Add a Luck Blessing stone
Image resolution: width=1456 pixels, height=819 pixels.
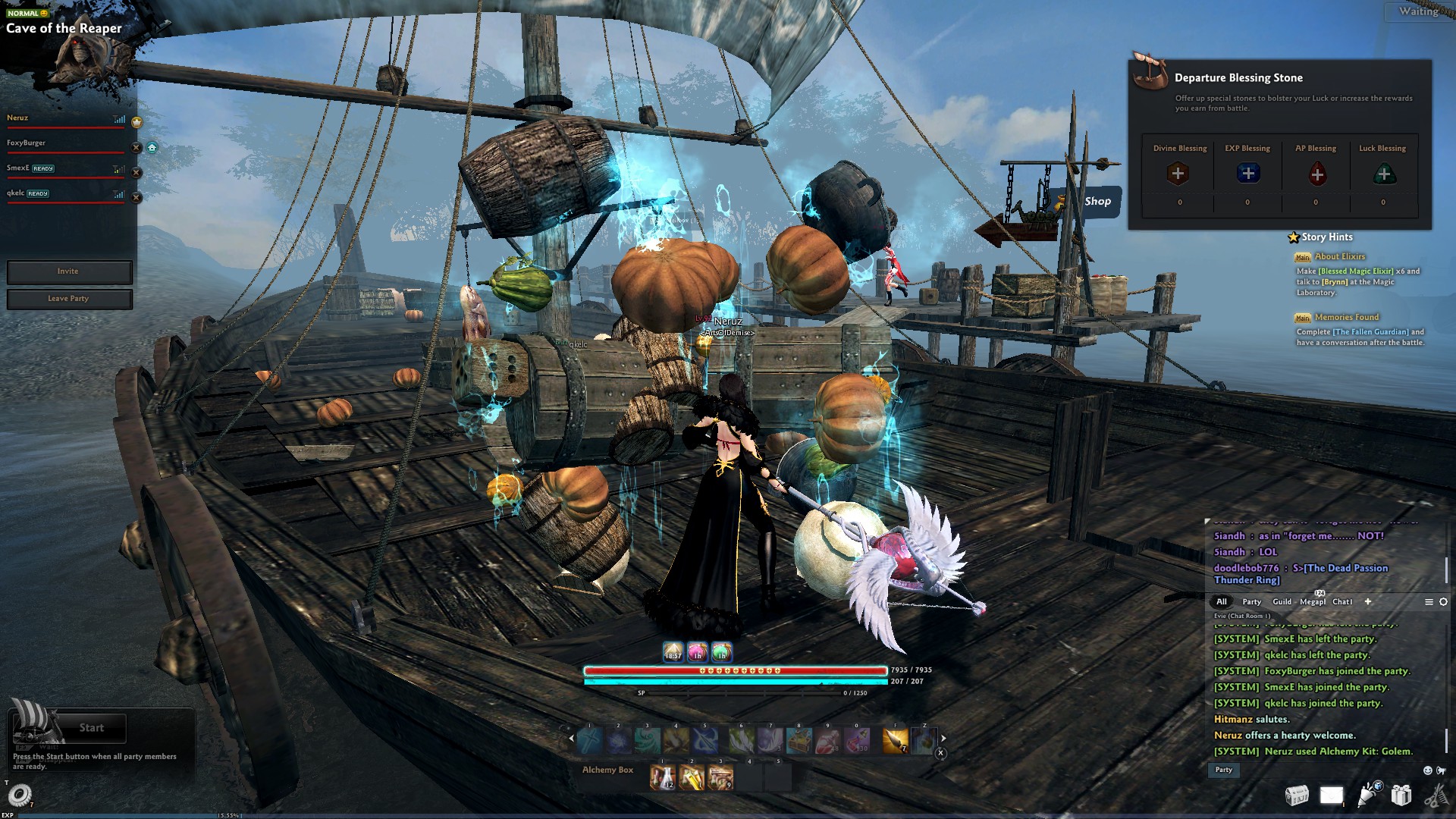(x=1383, y=173)
